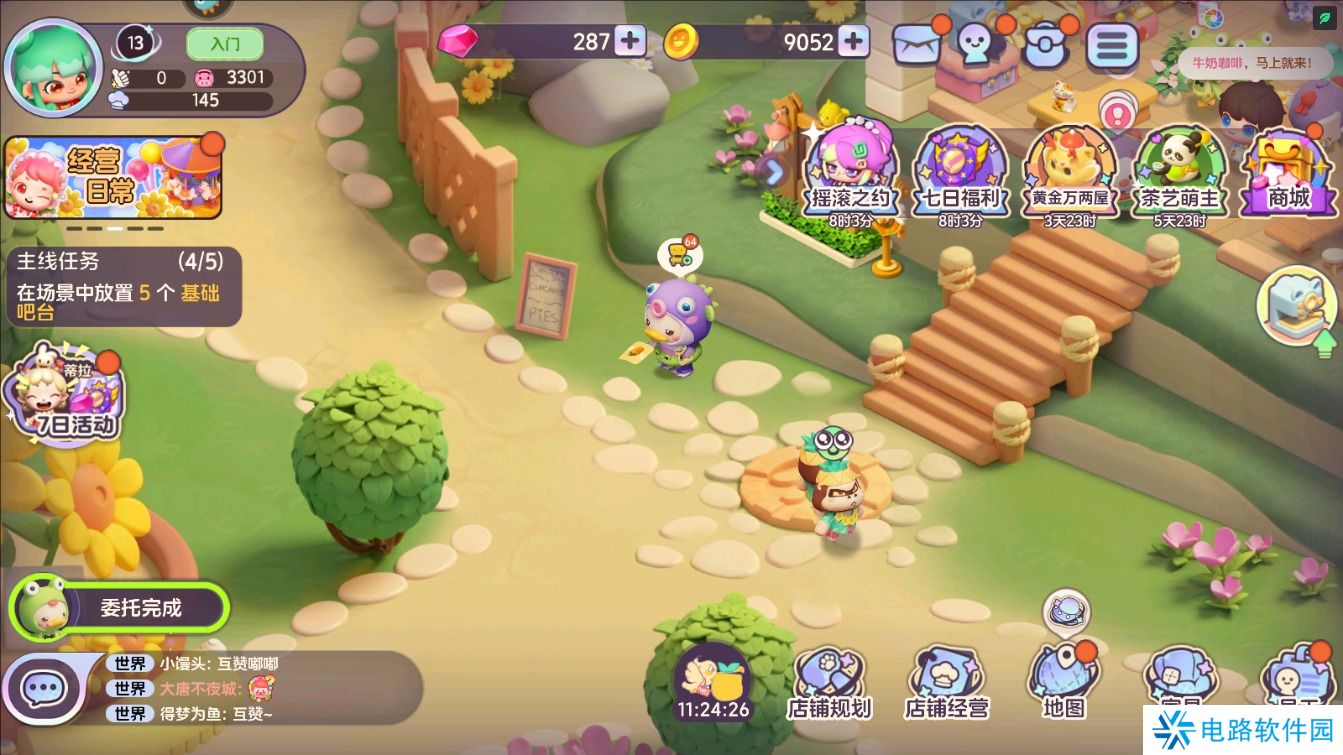Open the mail envelope icon
The height and width of the screenshot is (755, 1343).
point(917,44)
